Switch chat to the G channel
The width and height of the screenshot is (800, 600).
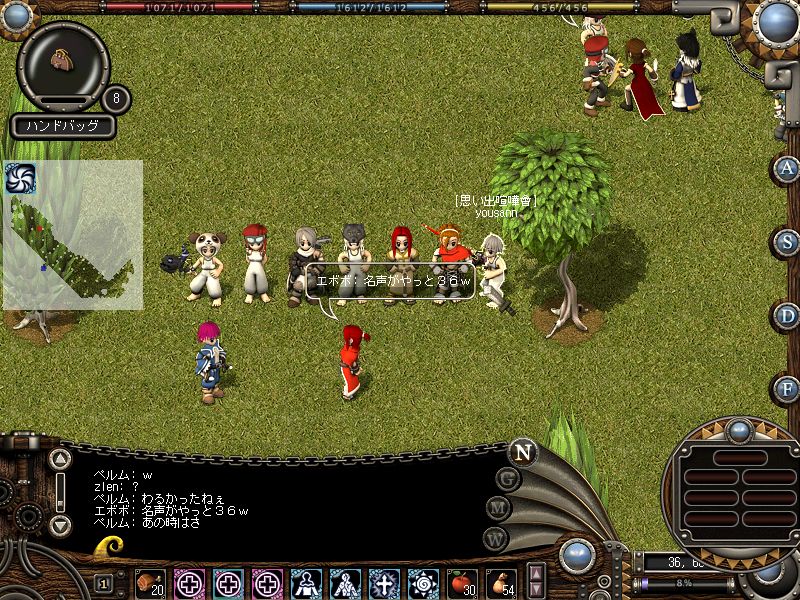509,478
